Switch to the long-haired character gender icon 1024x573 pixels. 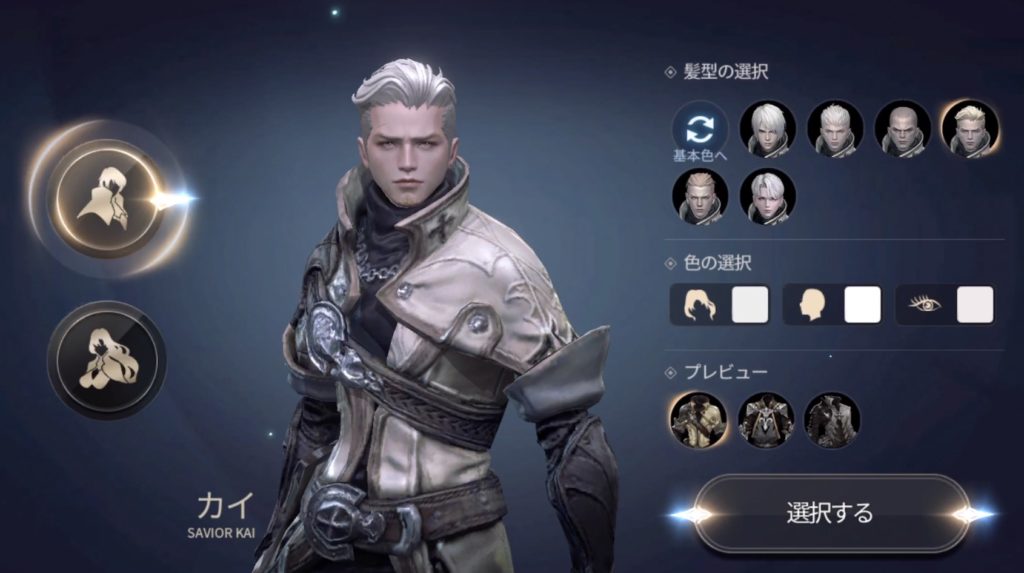tap(107, 359)
